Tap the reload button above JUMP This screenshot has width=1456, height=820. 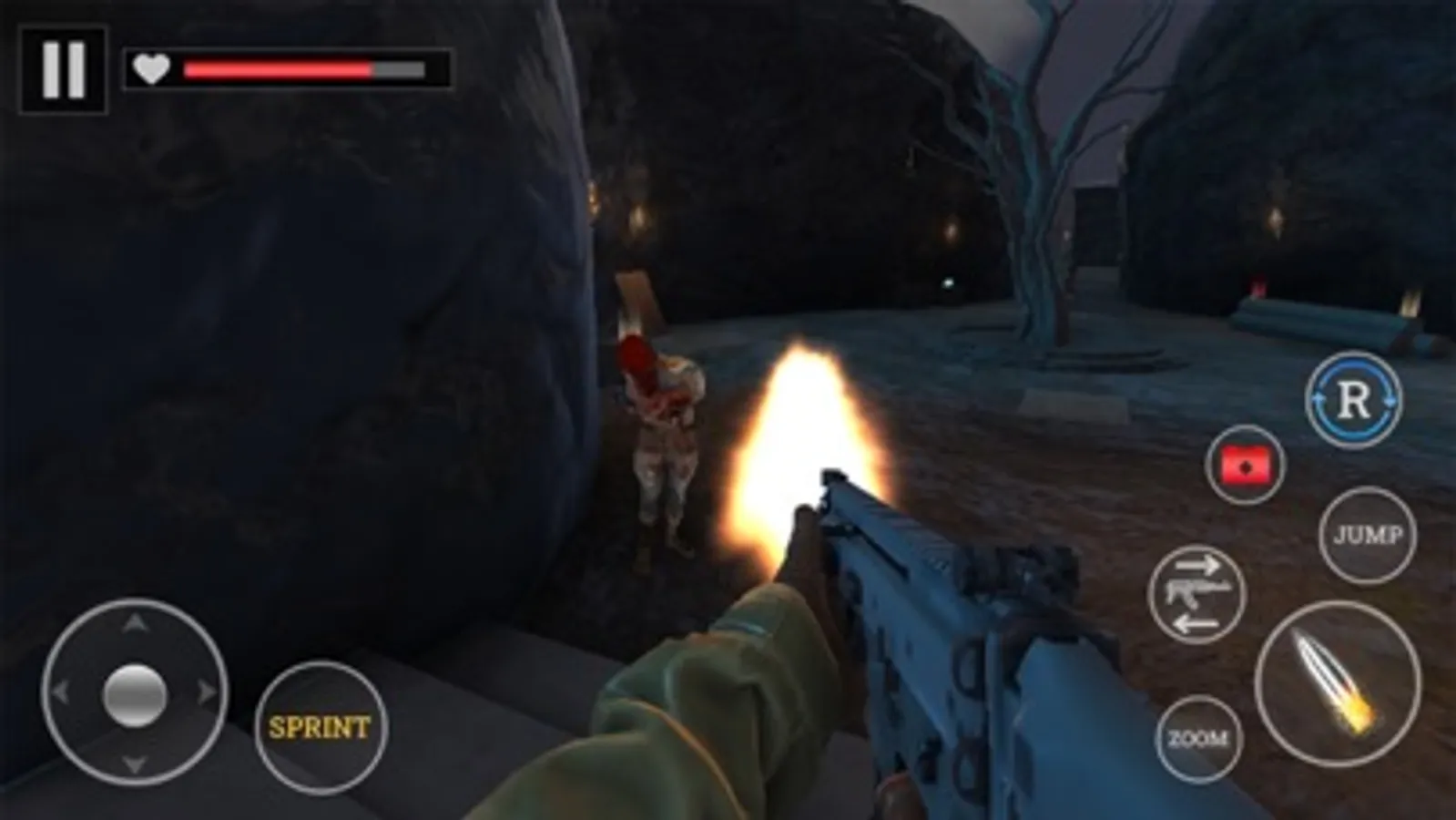(x=1355, y=401)
